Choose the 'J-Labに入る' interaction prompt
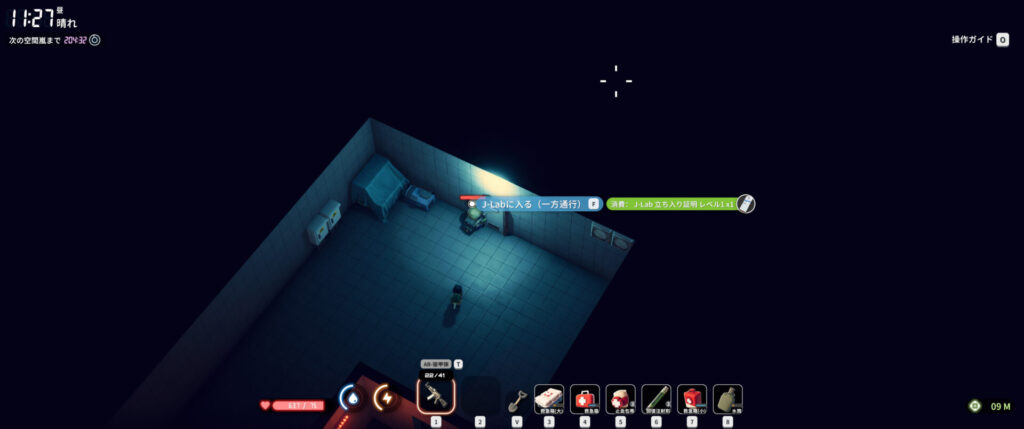 click(532, 204)
